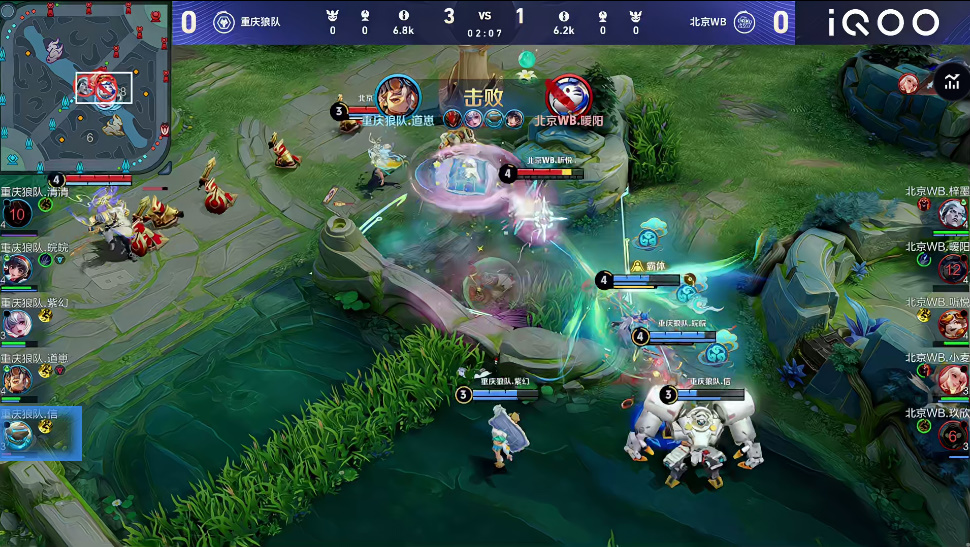Select player 北京WB.梓墨 portrait
This screenshot has height=547, width=970.
[952, 212]
